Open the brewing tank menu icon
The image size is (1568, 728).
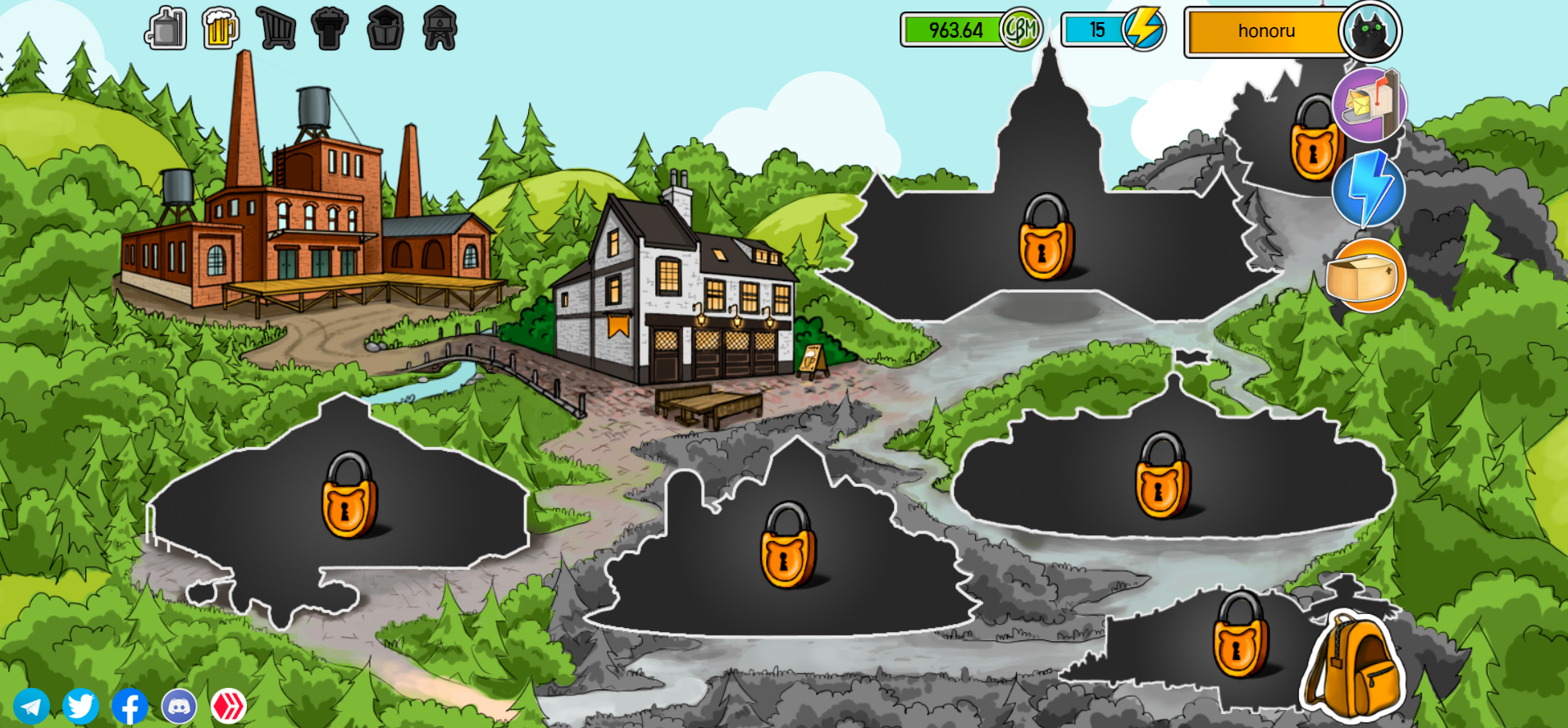point(166,29)
